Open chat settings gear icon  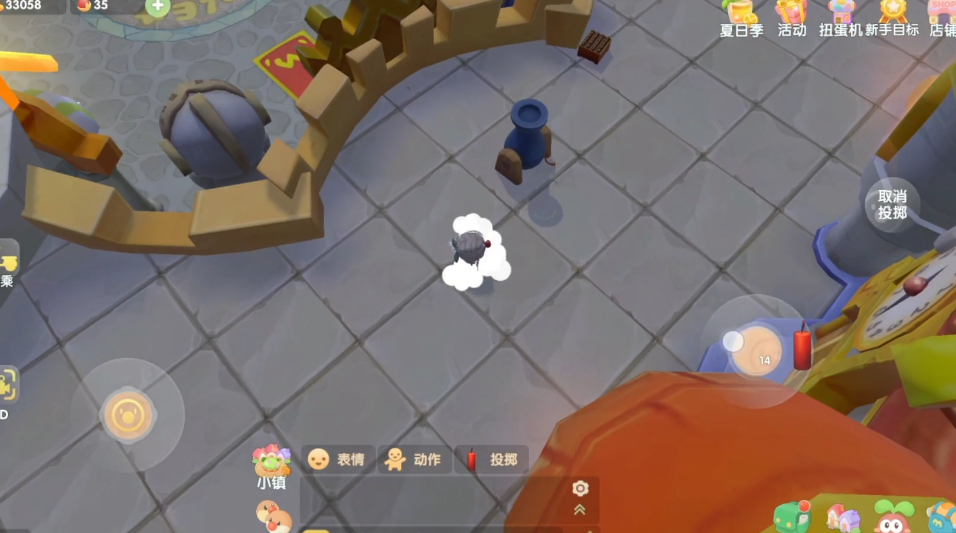tap(580, 488)
